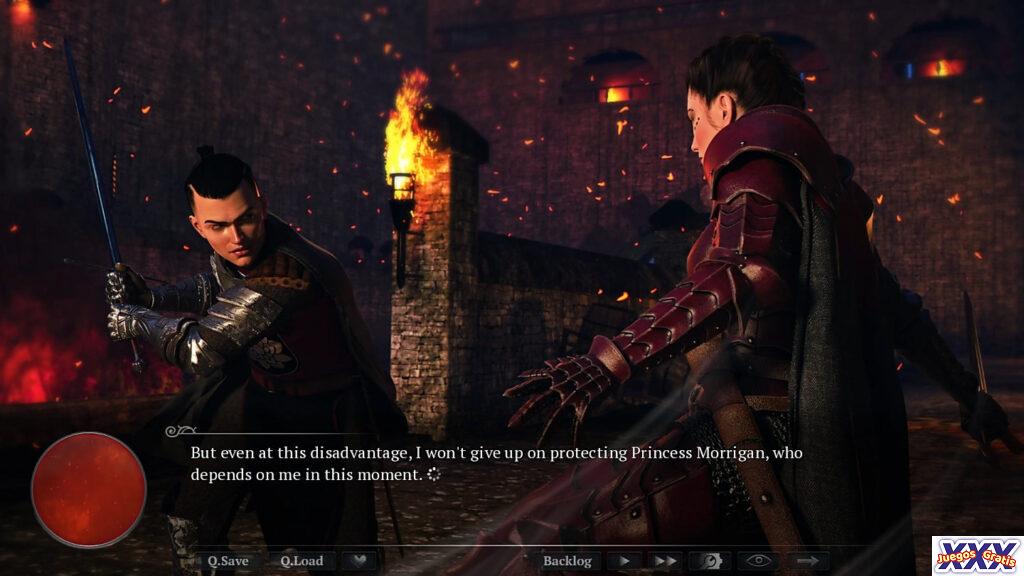Start auto-play with the single arrow button
The image size is (1024, 576).
[x=624, y=561]
